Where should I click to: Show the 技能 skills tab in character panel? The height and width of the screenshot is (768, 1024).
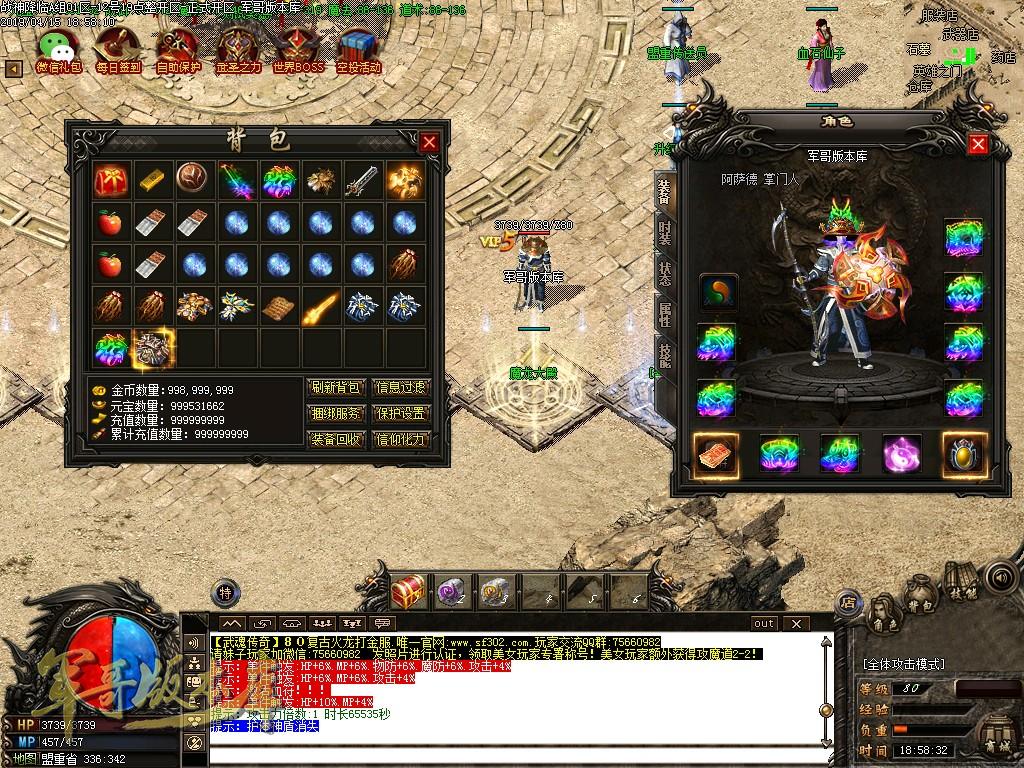click(664, 355)
